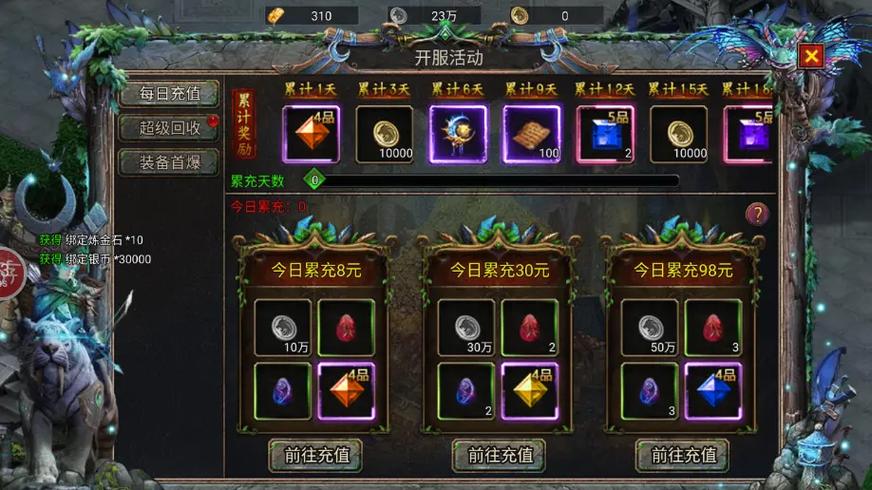Viewport: 872px width, 490px height.
Task: Select the 10万 silver coin reward slot
Action: tap(283, 327)
